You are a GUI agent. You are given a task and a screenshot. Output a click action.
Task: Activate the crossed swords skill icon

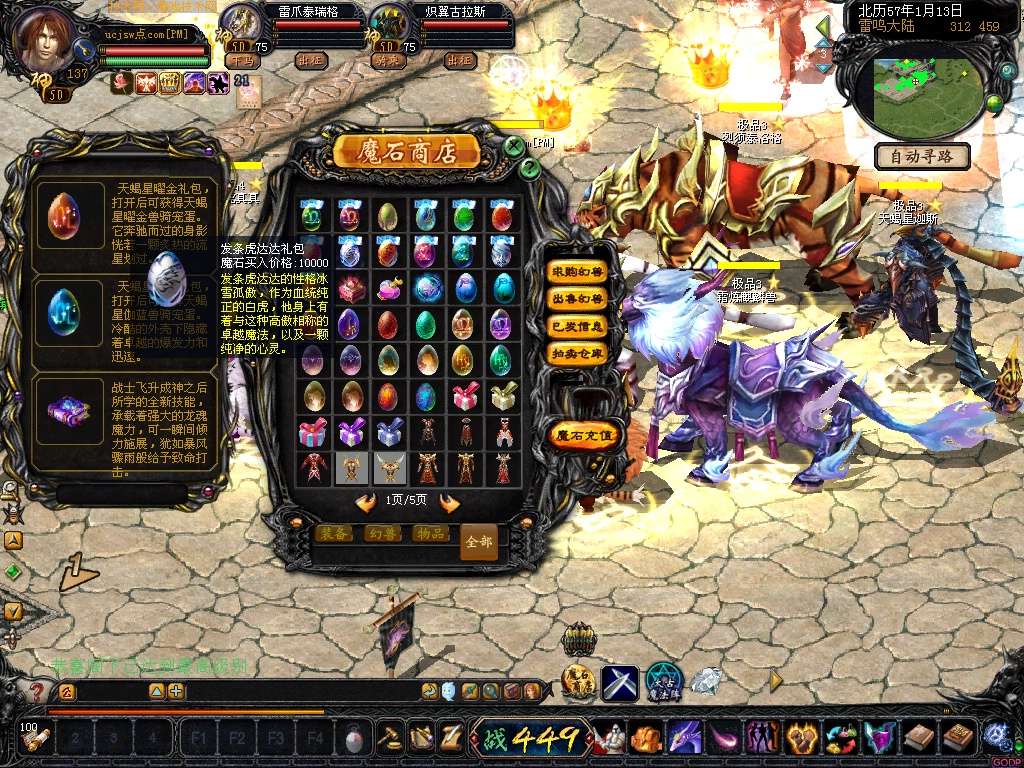pos(619,683)
